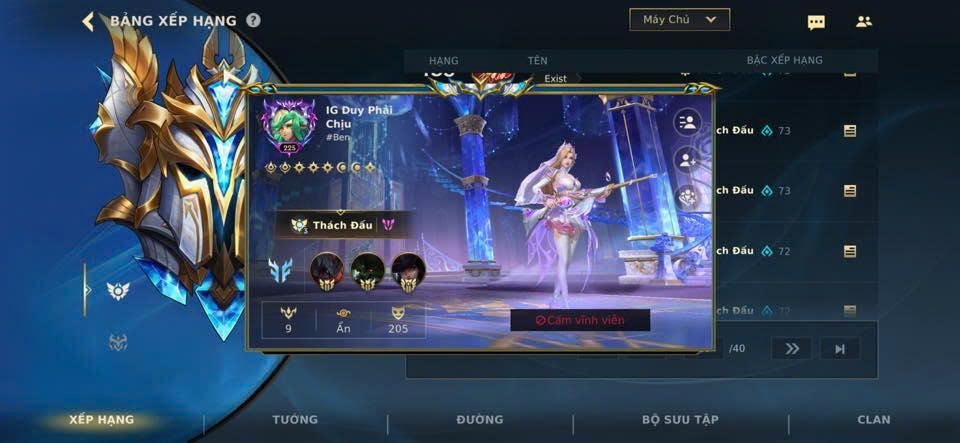This screenshot has width=960, height=443.
Task: Select the winged helmet rank category icon
Action: click(118, 290)
